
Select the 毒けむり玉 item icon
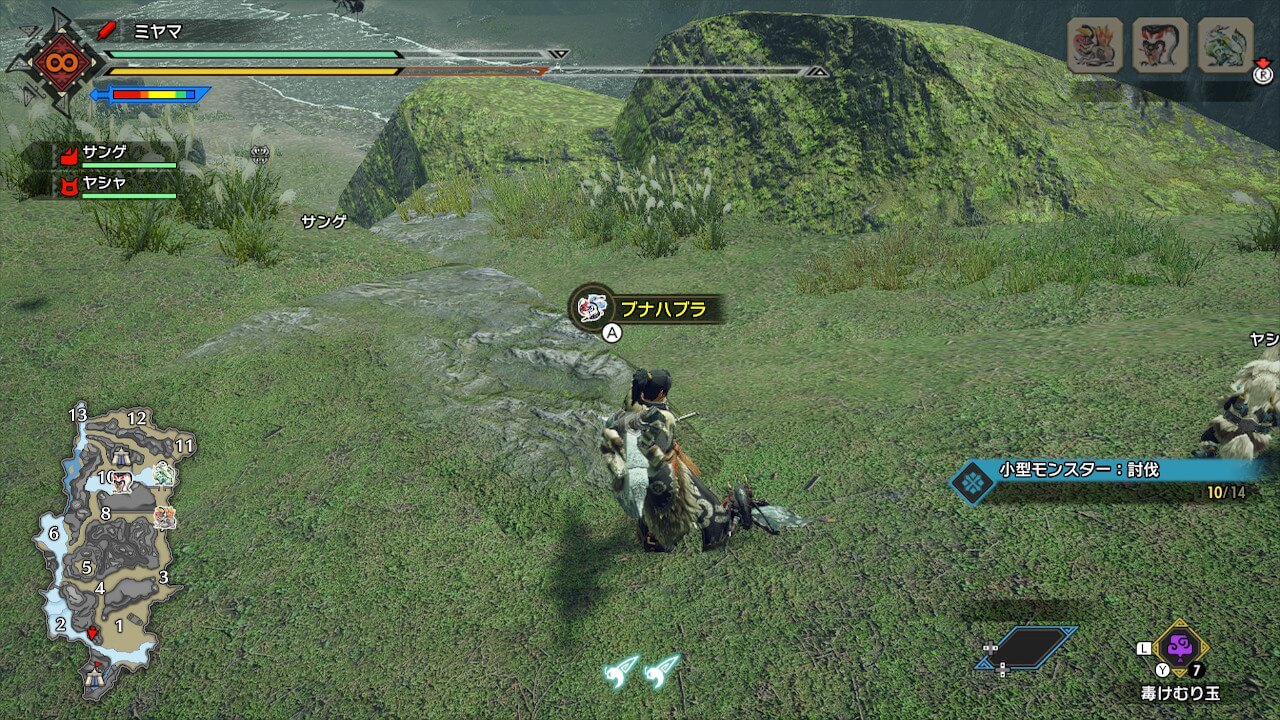coord(1180,647)
